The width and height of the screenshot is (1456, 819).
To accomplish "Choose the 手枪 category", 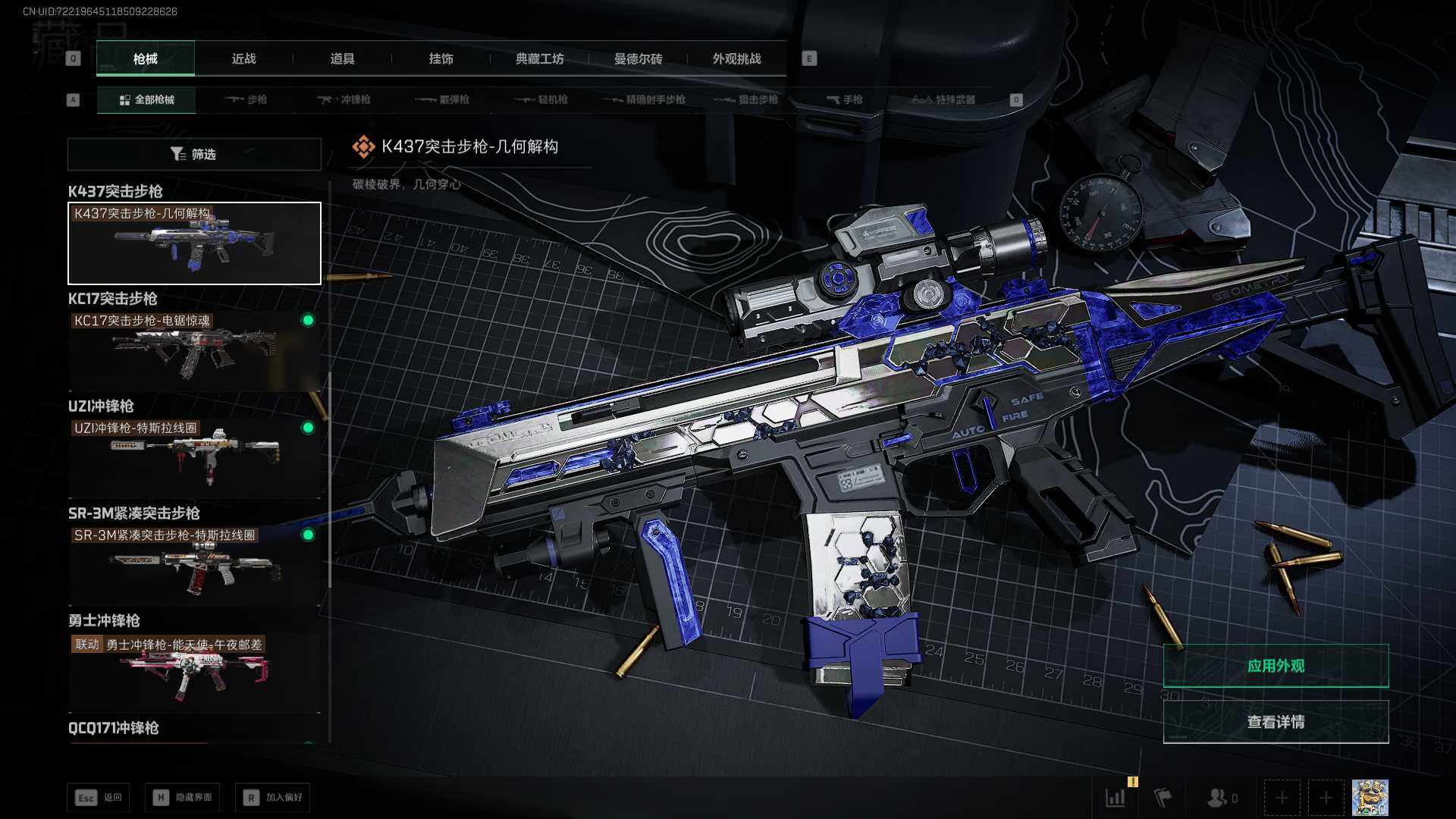I will (844, 99).
